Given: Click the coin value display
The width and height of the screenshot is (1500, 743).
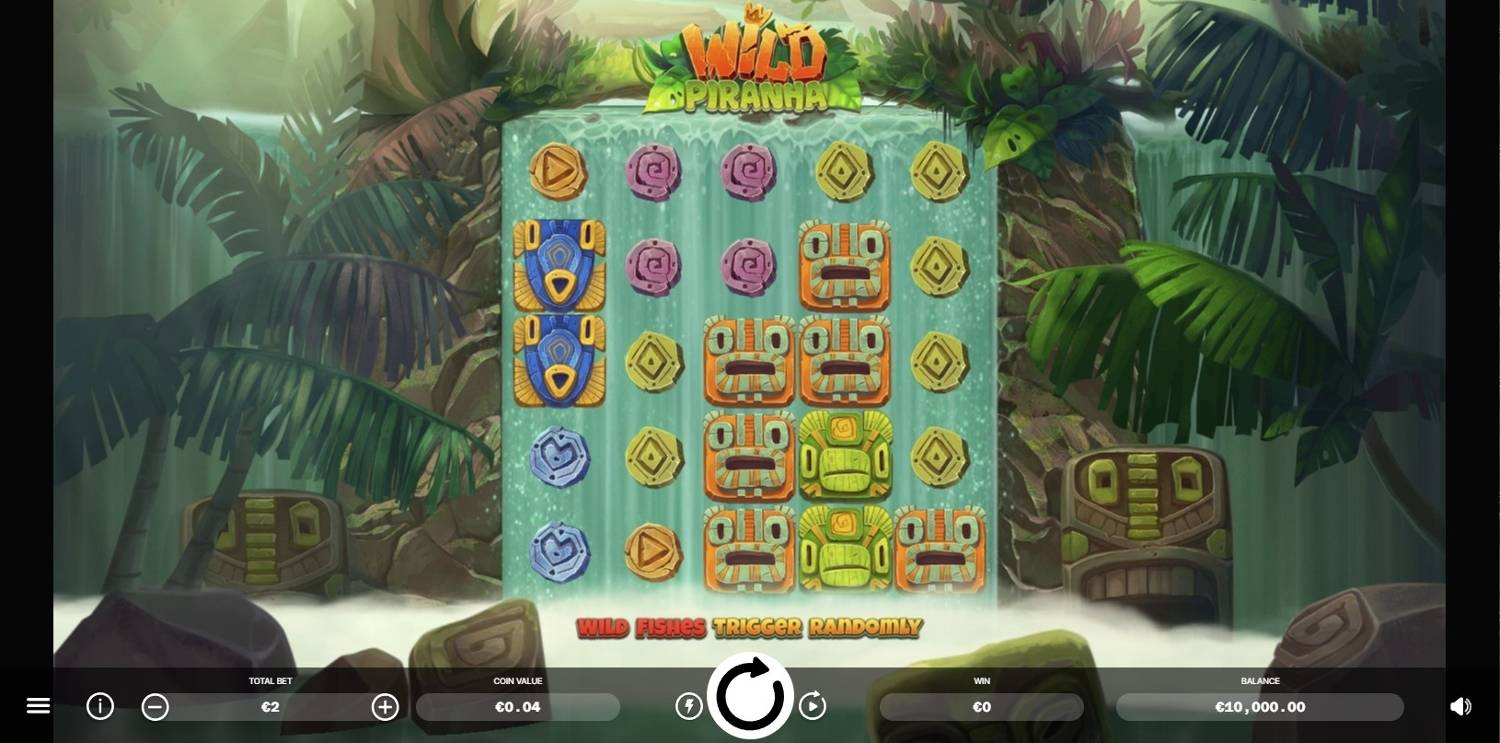Looking at the screenshot, I should point(517,707).
